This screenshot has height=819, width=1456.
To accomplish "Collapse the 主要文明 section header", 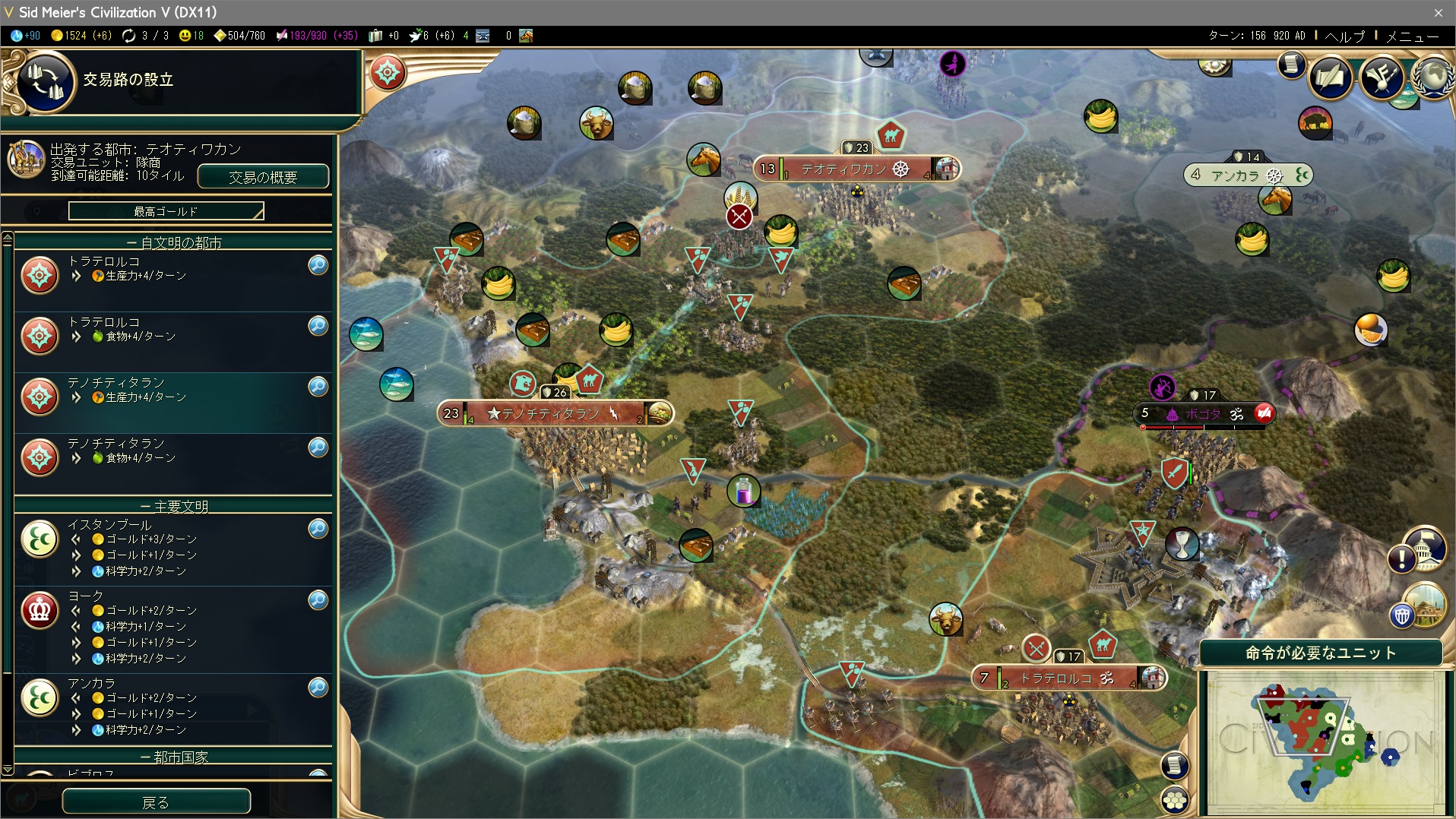I will [173, 506].
